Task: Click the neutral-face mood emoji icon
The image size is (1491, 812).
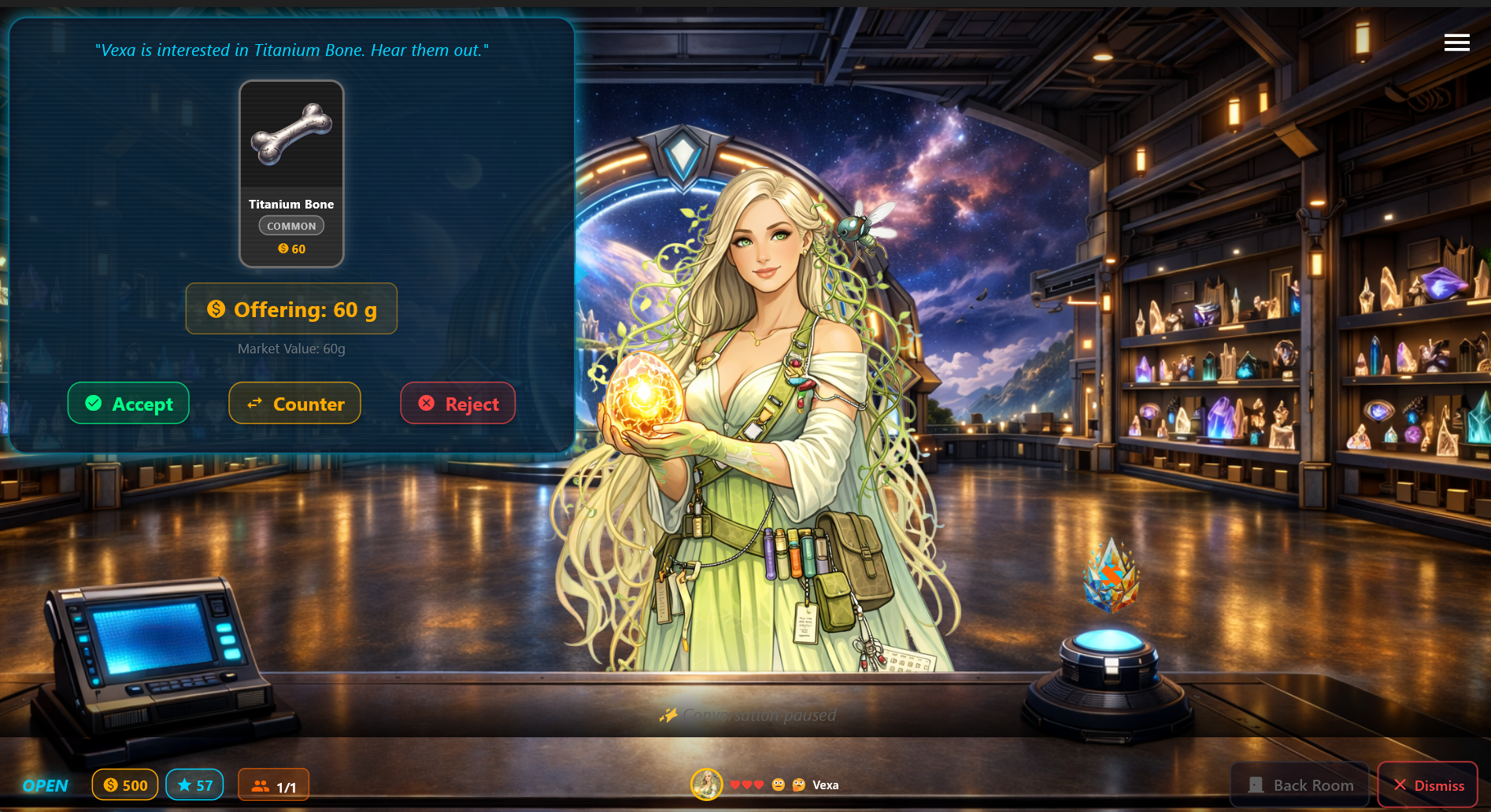Action: point(778,784)
